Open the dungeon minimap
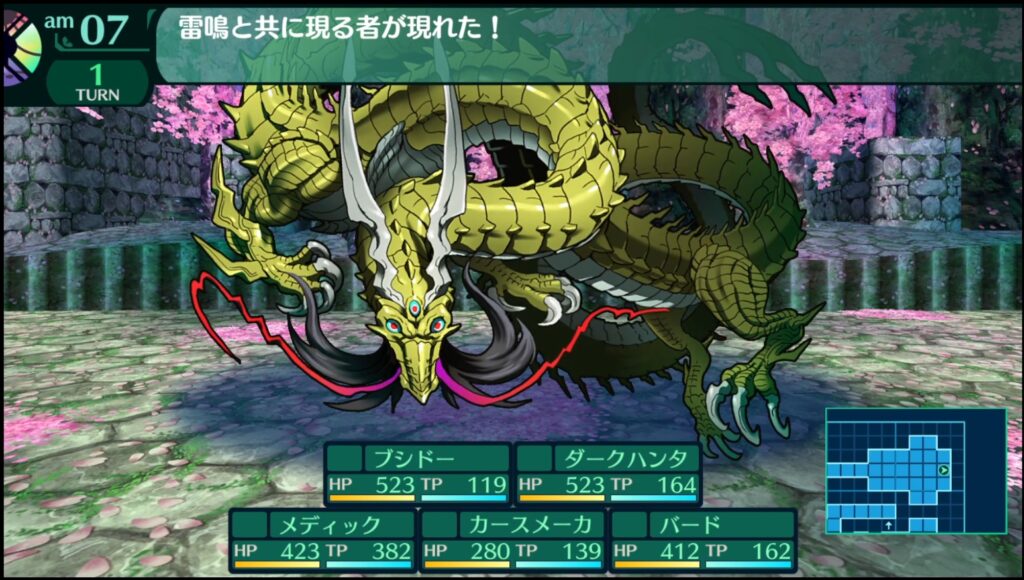1024x580 pixels. [x=915, y=470]
